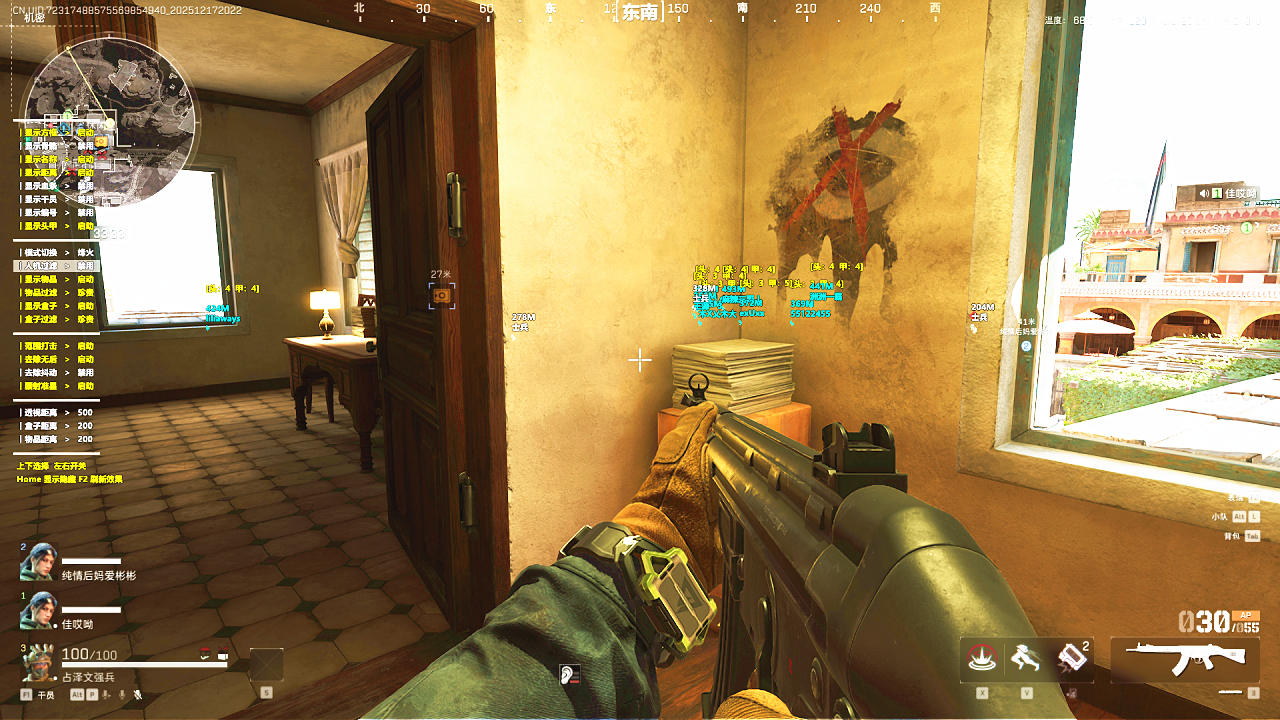Use the gadget with count 2
1280x720 pixels.
point(1070,658)
